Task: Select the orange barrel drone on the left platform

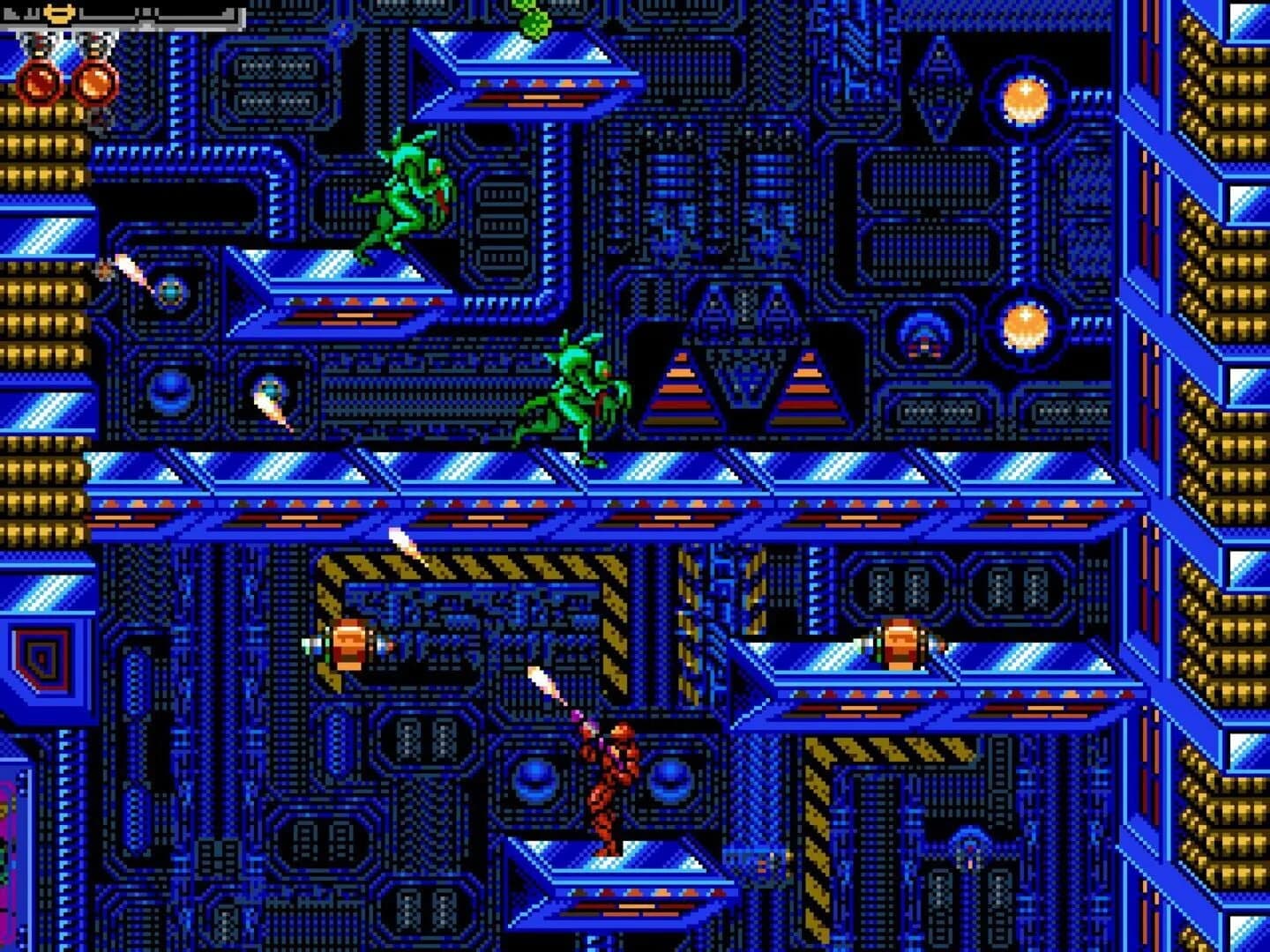Action: coord(353,645)
